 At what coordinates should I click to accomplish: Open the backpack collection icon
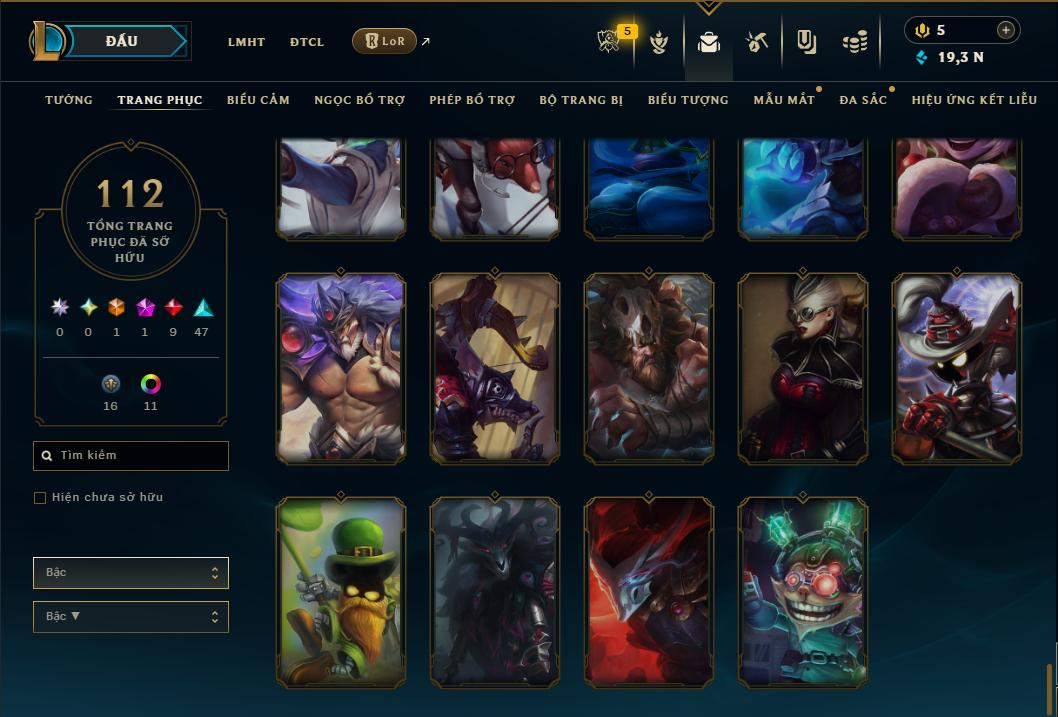click(709, 42)
